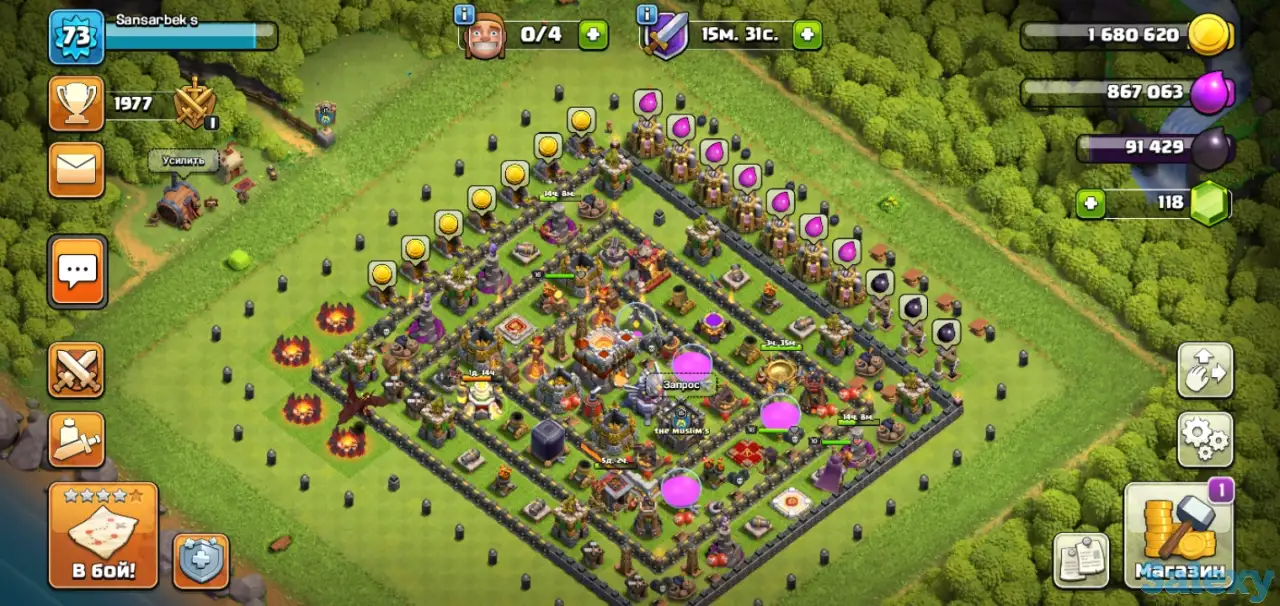This screenshot has height=606, width=1280.
Task: Open the clan chat panel
Action: point(77,270)
